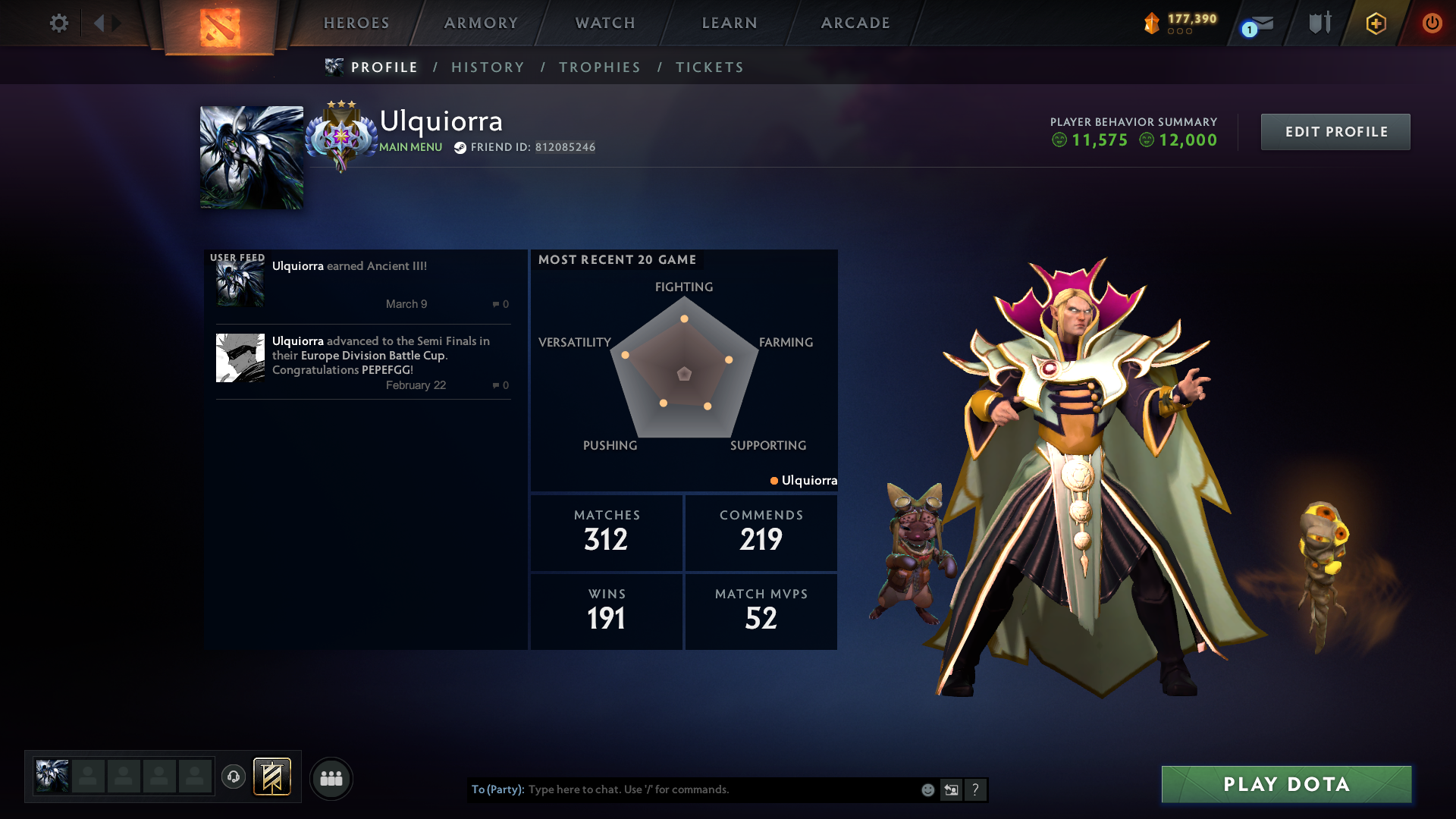Image resolution: width=1456 pixels, height=819 pixels.
Task: Open voice chat headset icon
Action: [x=234, y=778]
